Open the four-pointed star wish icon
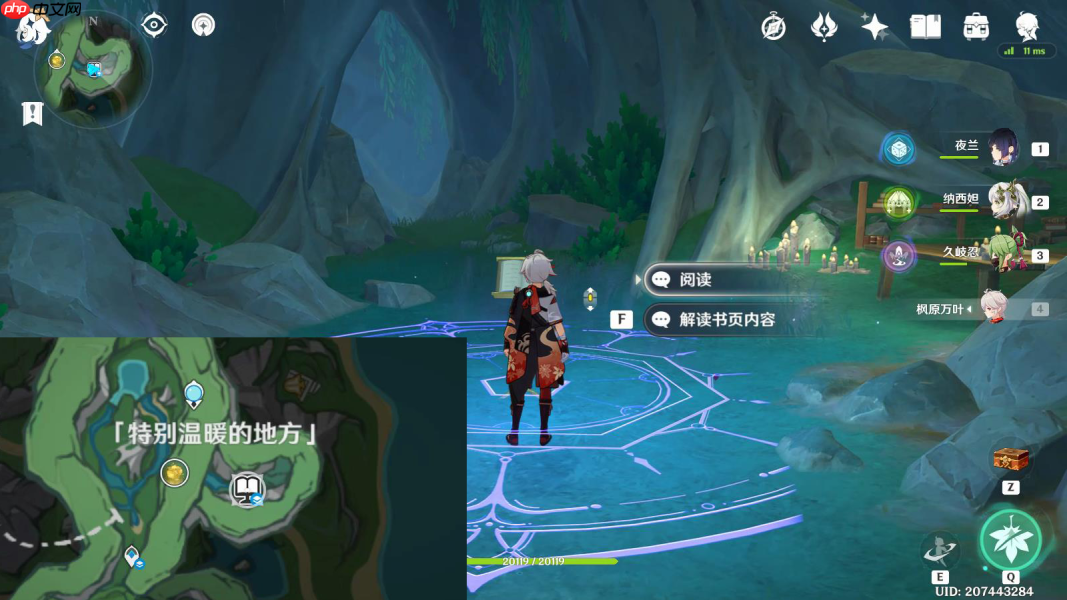 (x=875, y=27)
